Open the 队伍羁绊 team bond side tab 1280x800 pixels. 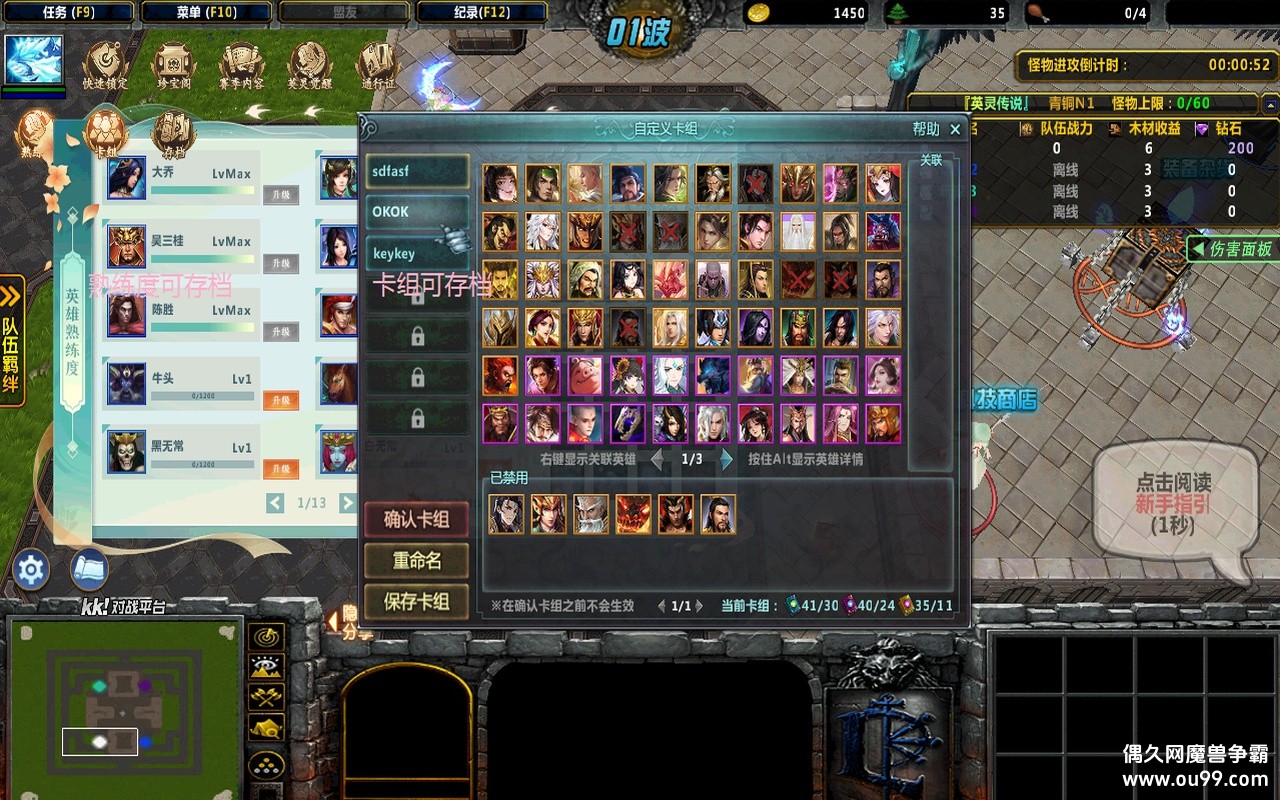click(x=12, y=342)
